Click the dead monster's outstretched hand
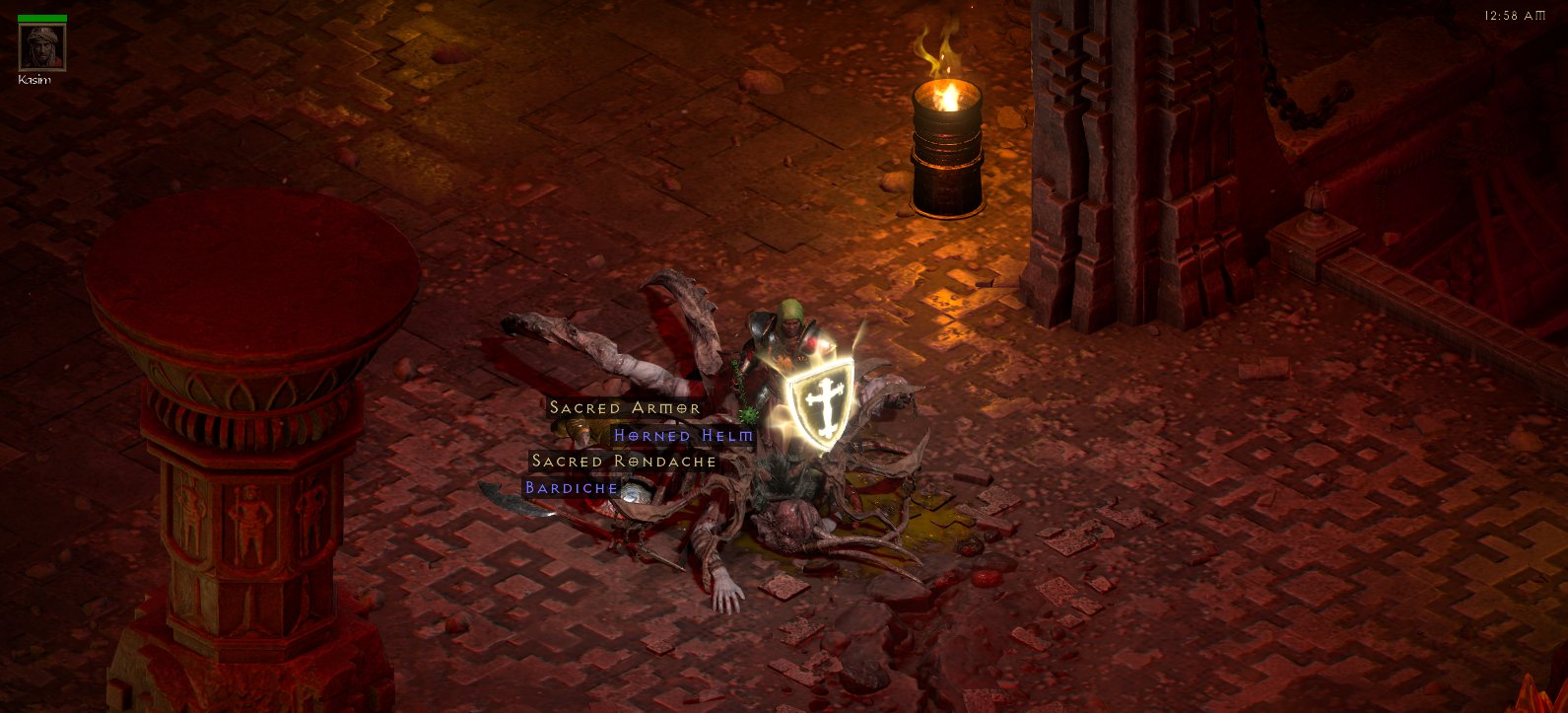Viewport: 1568px width, 713px height. pos(725,592)
